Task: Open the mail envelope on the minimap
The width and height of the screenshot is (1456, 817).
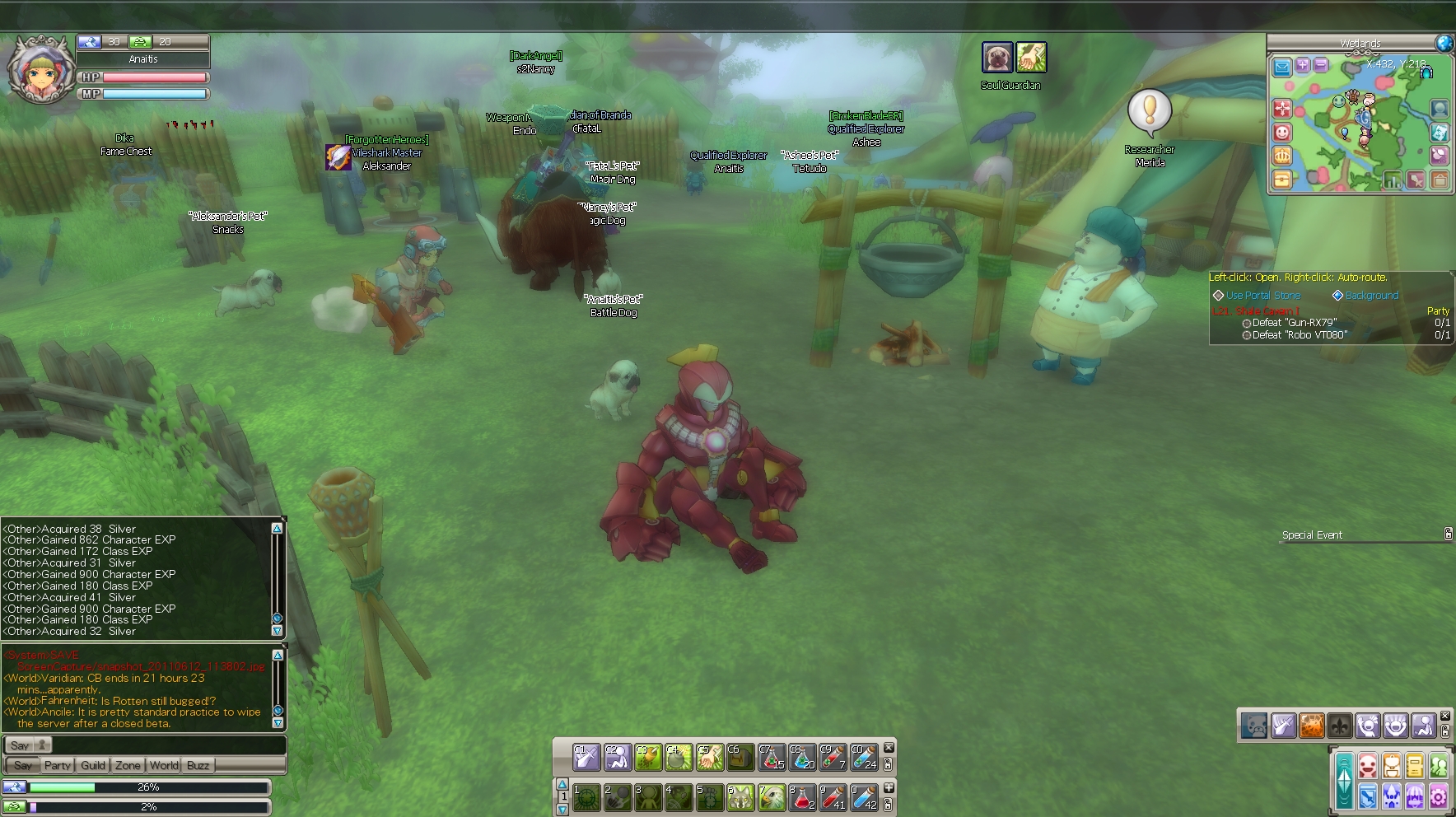Action: (x=1282, y=67)
